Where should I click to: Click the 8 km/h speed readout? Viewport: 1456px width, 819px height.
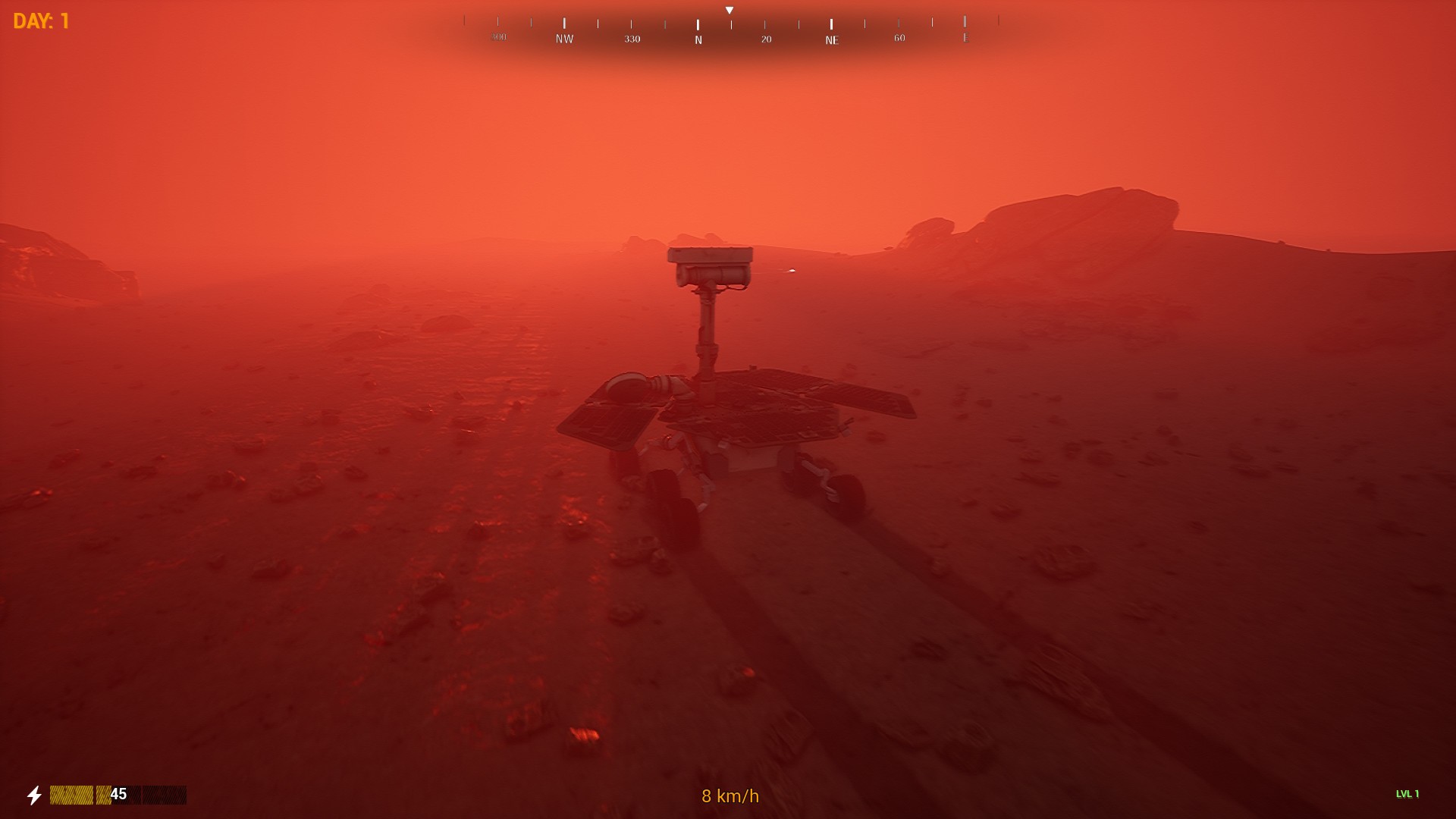pos(729,797)
